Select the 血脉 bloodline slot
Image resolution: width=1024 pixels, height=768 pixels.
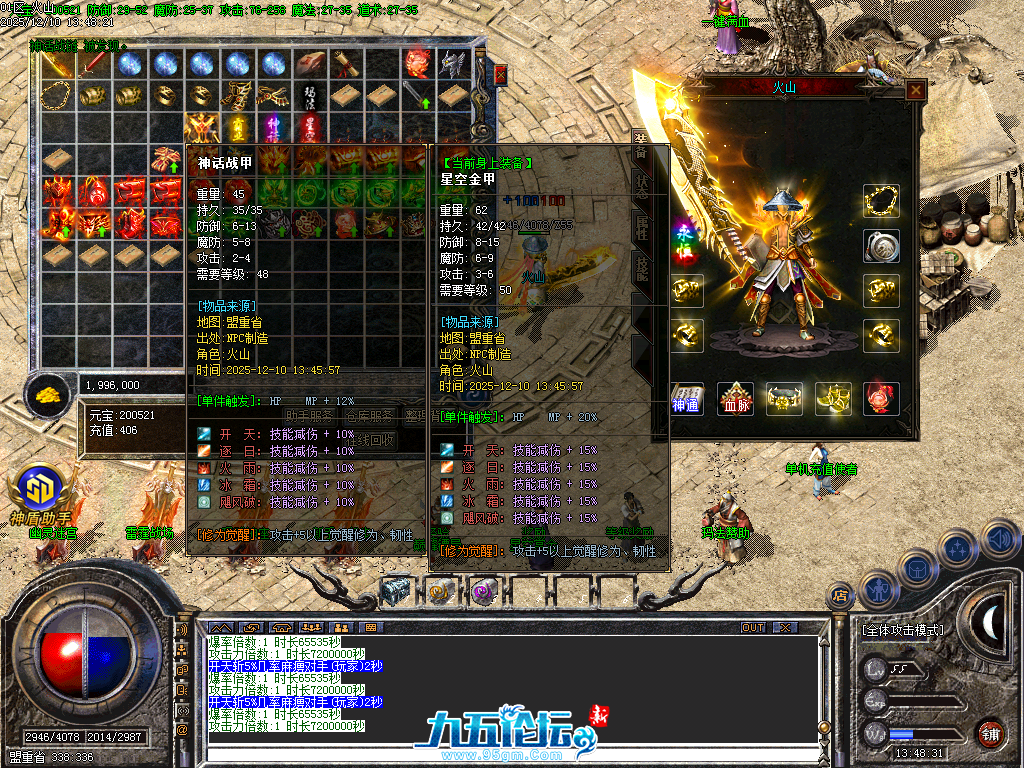pyautogui.click(x=736, y=398)
